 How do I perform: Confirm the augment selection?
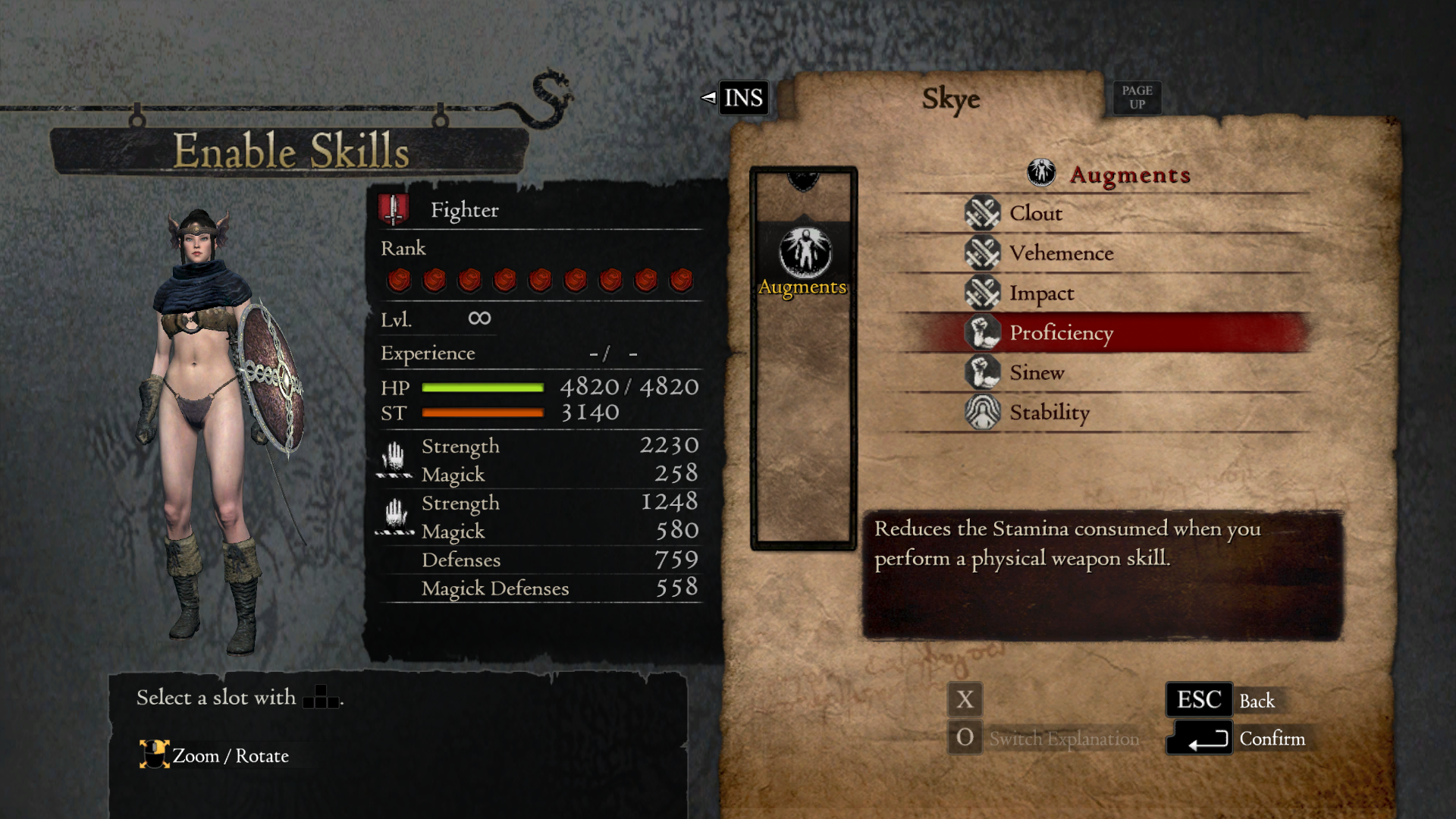[1271, 739]
